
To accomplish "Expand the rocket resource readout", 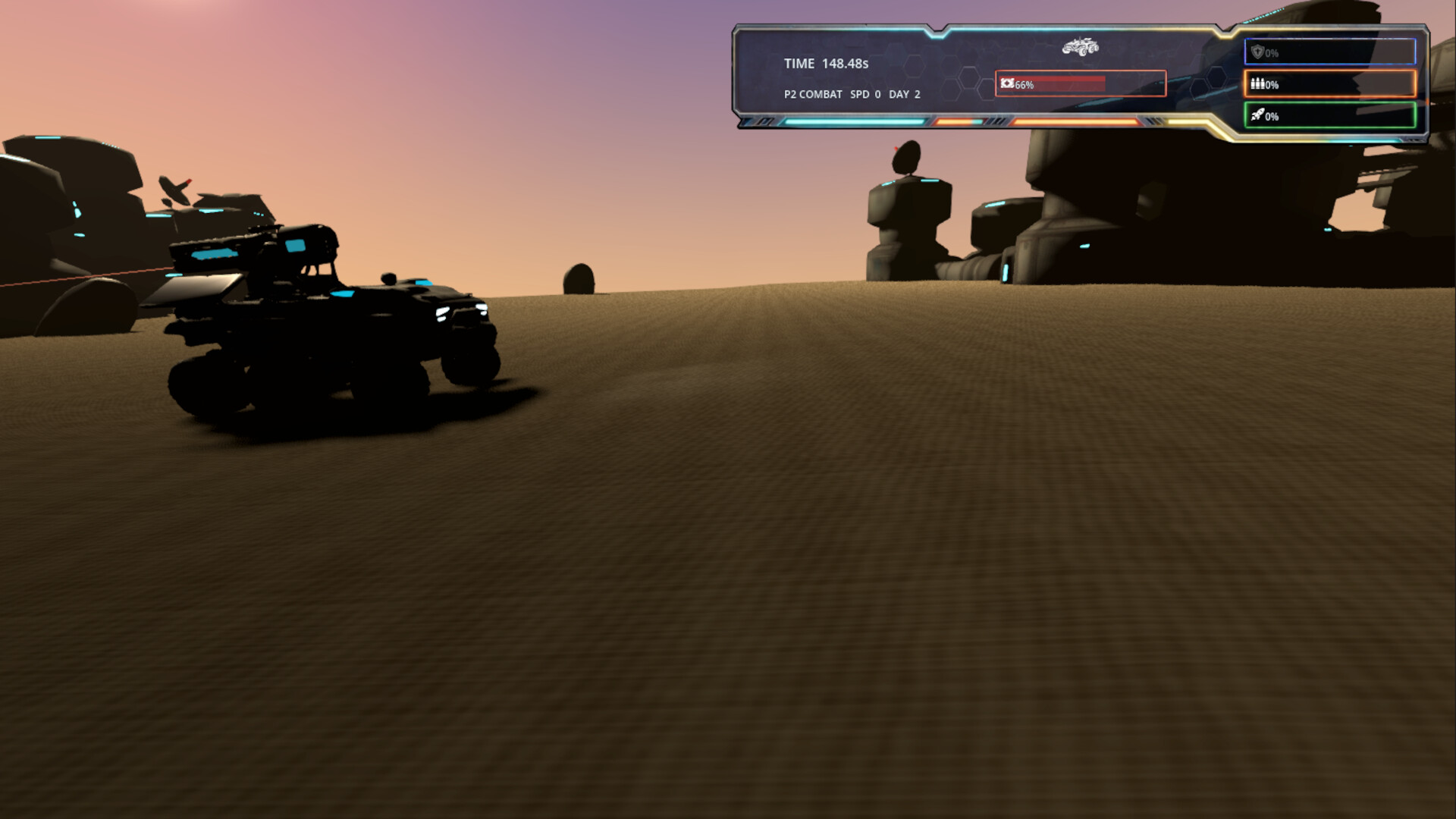I will coord(1331,116).
